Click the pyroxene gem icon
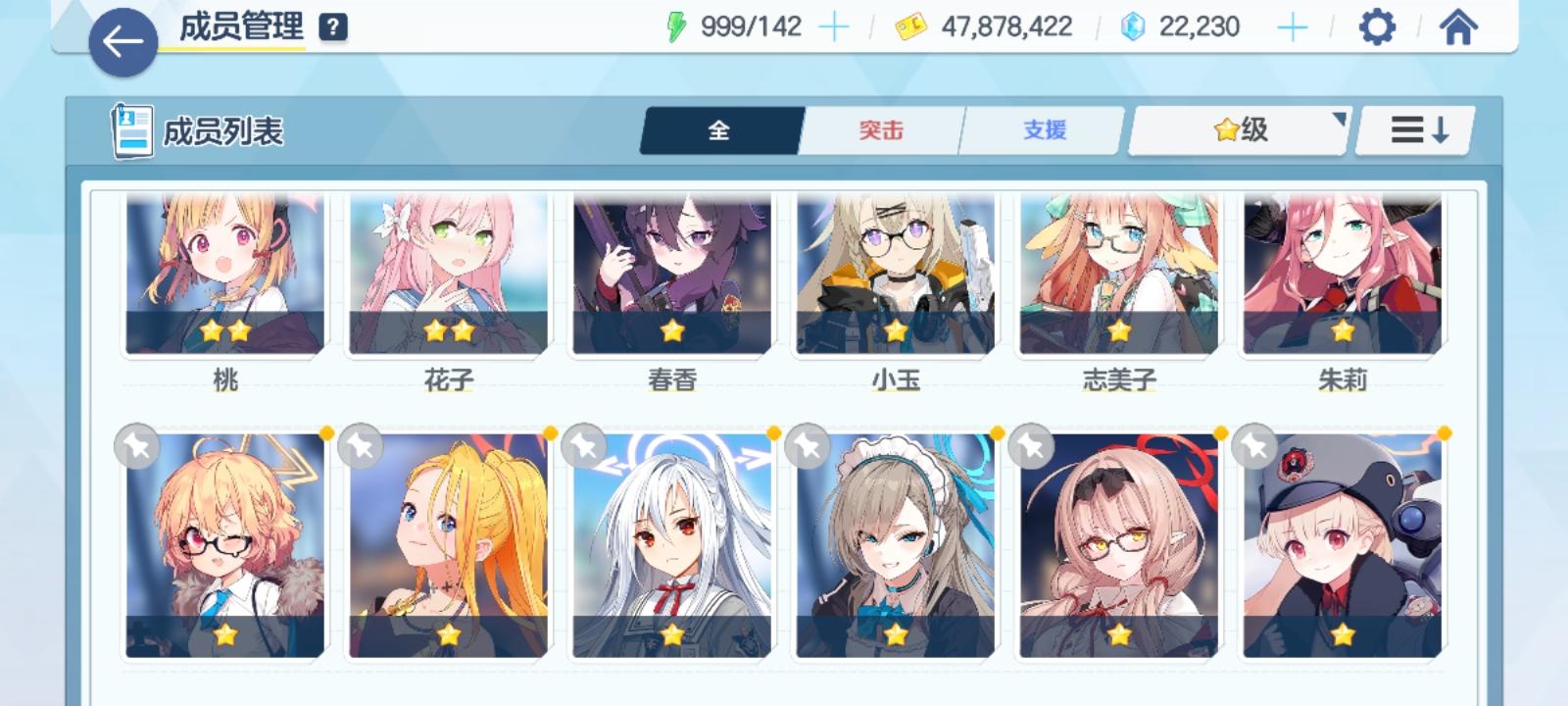Image resolution: width=1568 pixels, height=706 pixels. (1132, 26)
